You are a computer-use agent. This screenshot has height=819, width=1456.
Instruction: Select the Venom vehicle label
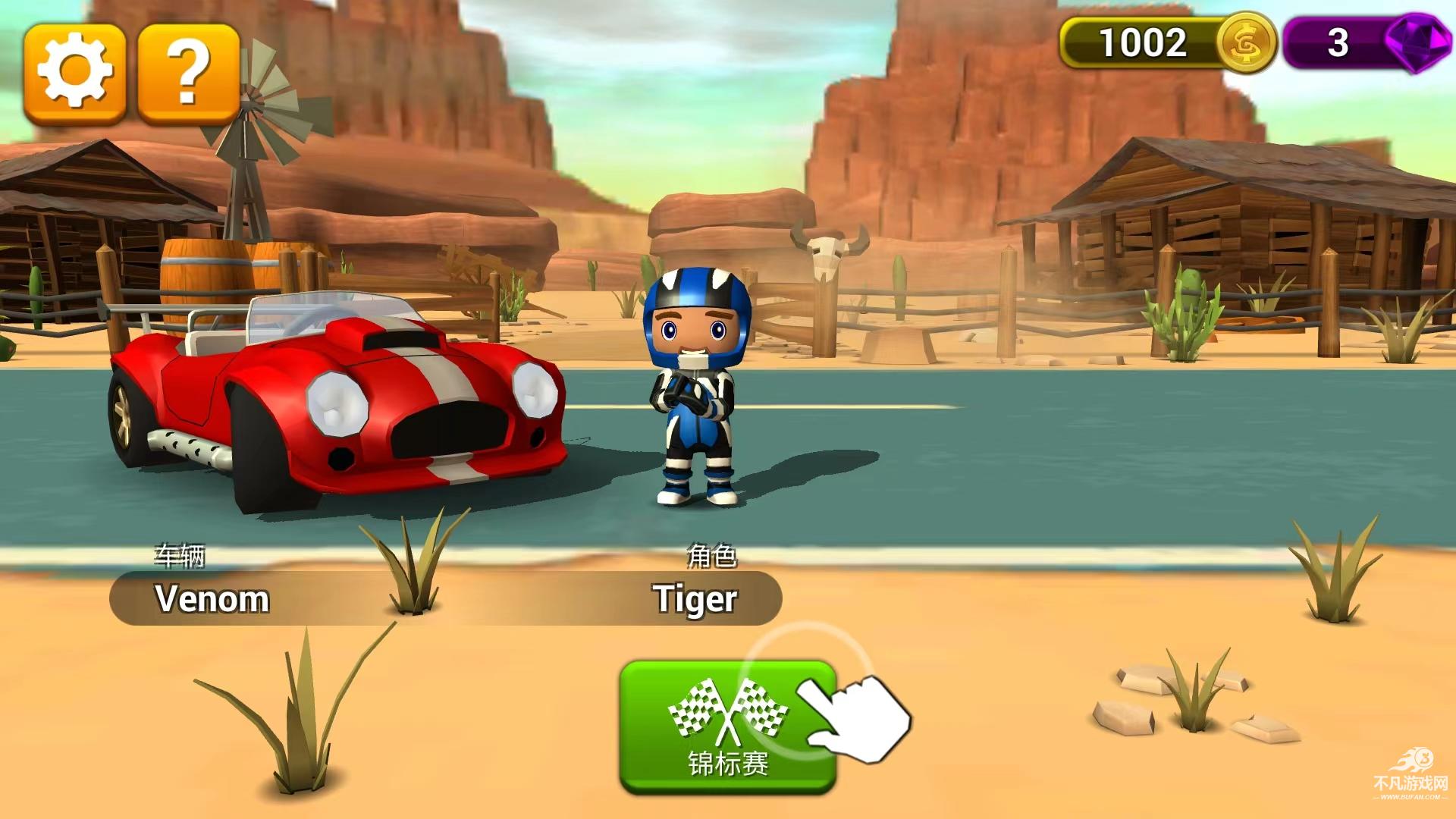pyautogui.click(x=212, y=598)
